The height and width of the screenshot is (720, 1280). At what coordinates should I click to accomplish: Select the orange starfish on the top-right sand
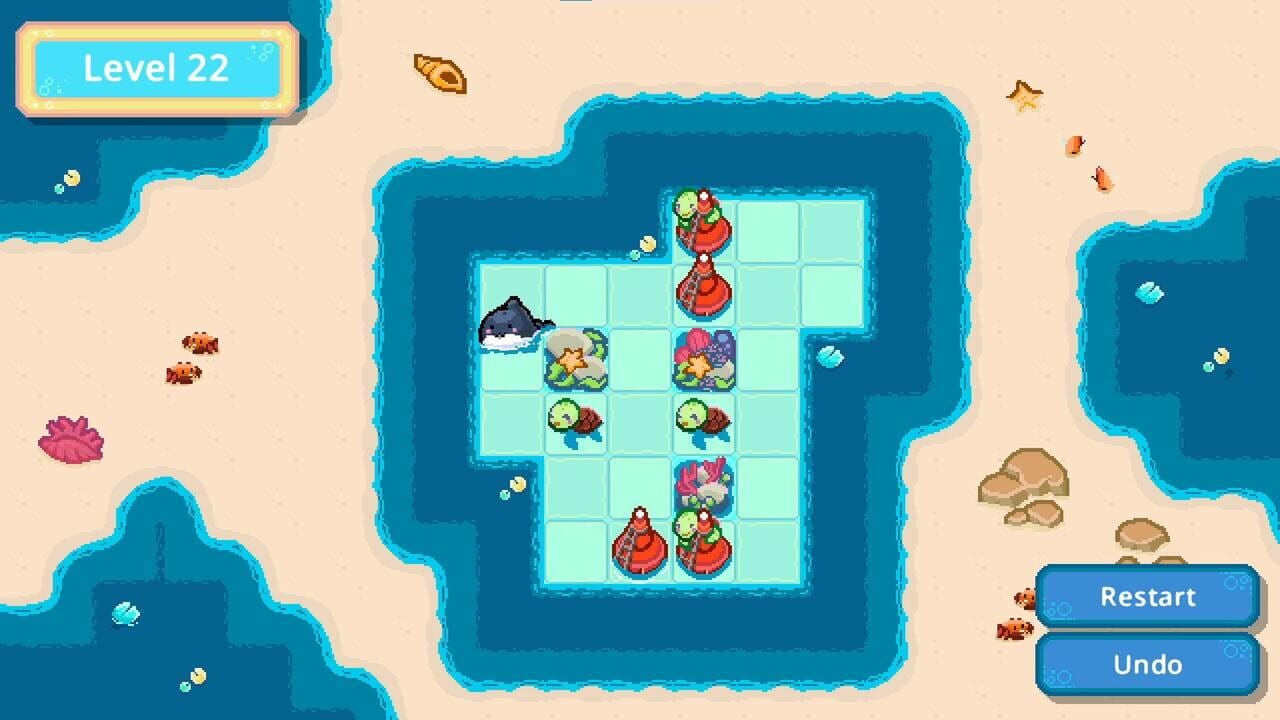1022,97
